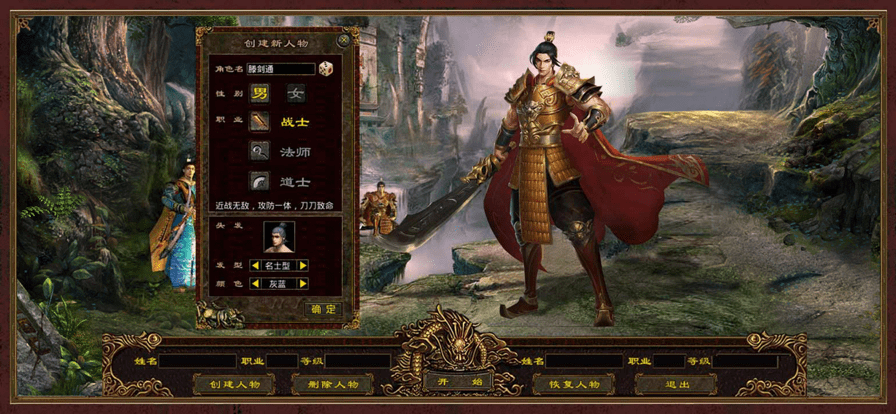This screenshot has height=414, width=896.
Task: Choose the Taoist (道士) class
Action: pyautogui.click(x=260, y=181)
